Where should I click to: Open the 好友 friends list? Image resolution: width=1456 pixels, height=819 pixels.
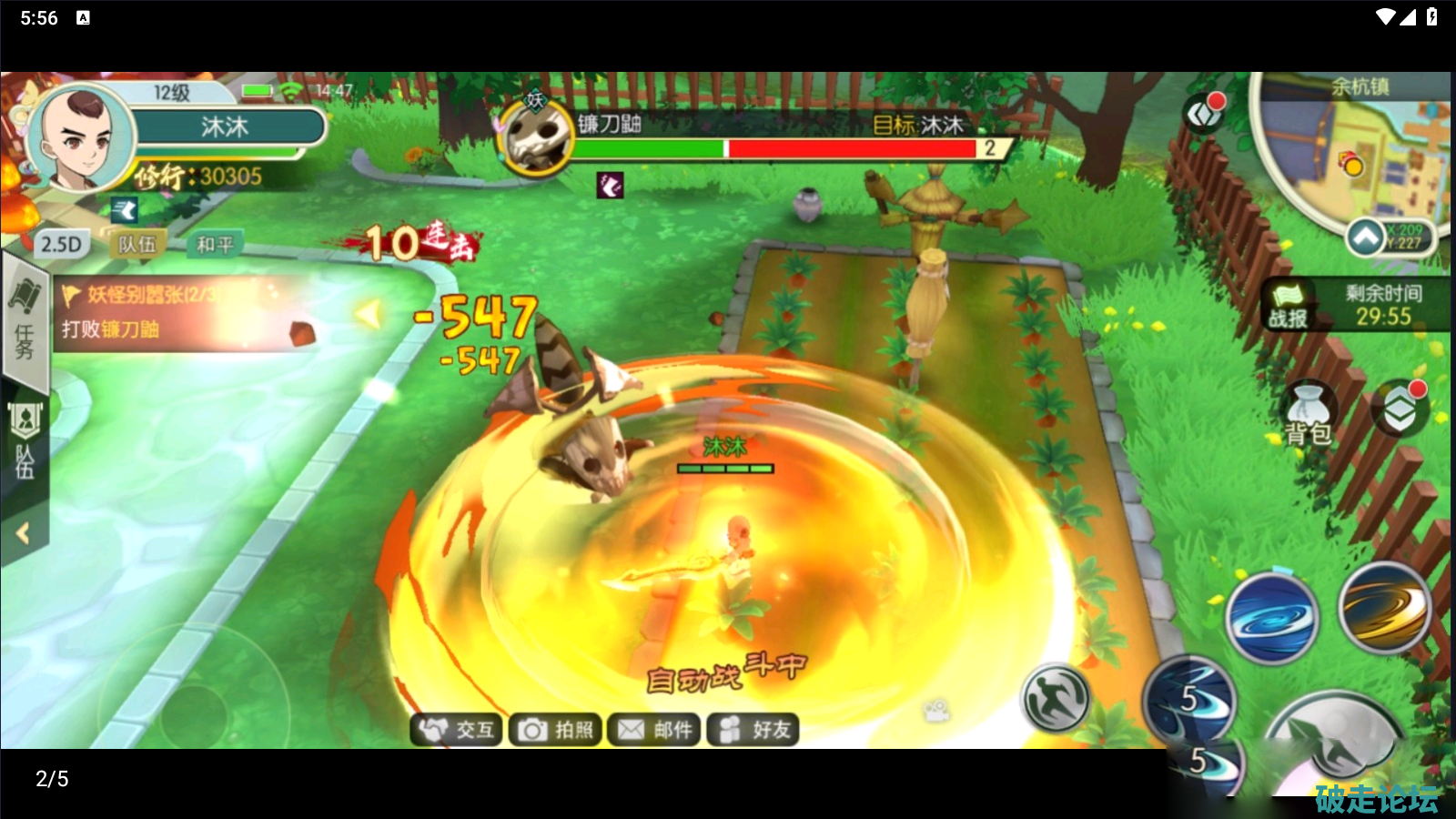click(x=753, y=730)
